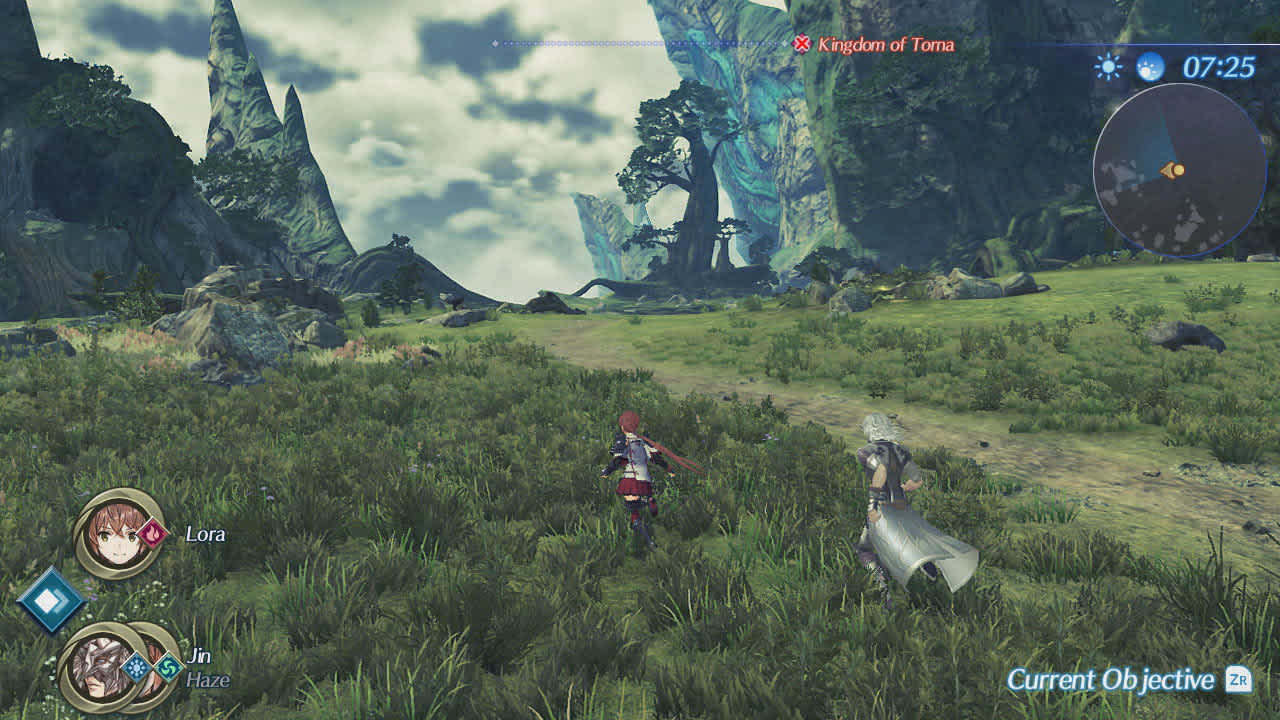Click the blue party gauge diamond
This screenshot has width=1280, height=720.
click(53, 598)
